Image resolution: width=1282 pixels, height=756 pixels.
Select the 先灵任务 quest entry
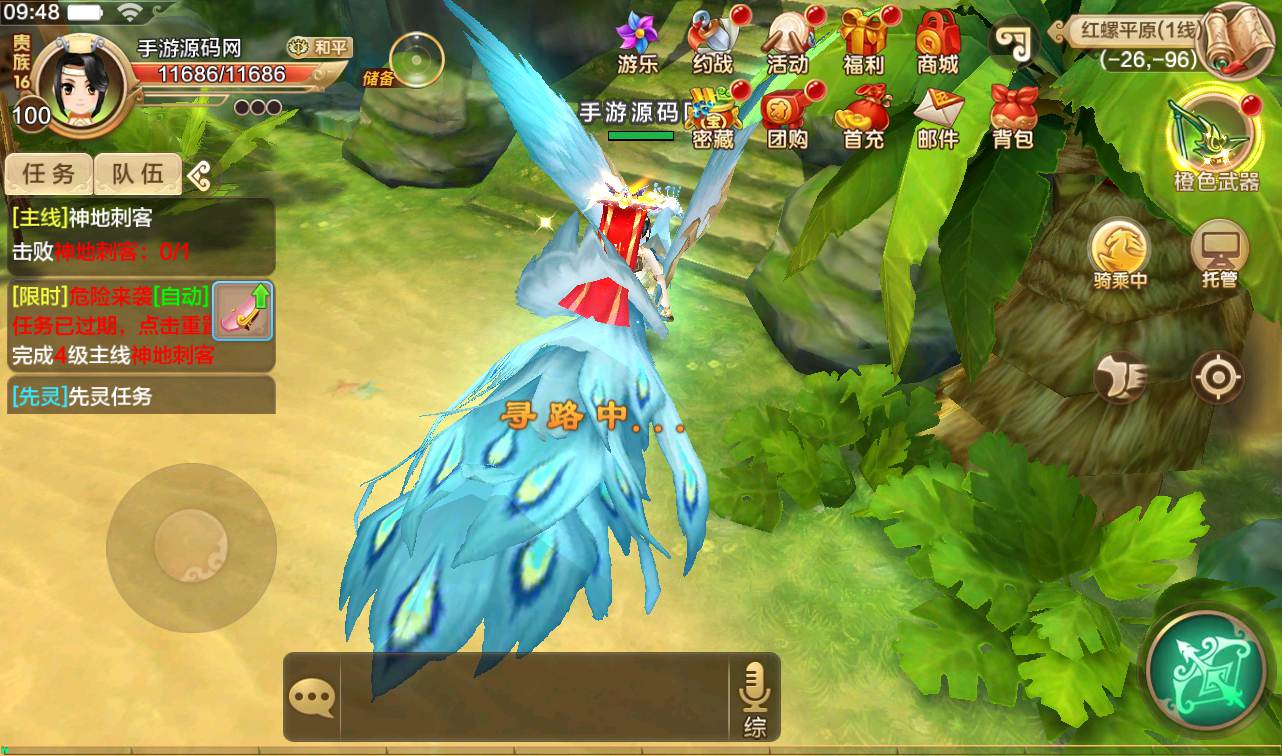[x=140, y=396]
